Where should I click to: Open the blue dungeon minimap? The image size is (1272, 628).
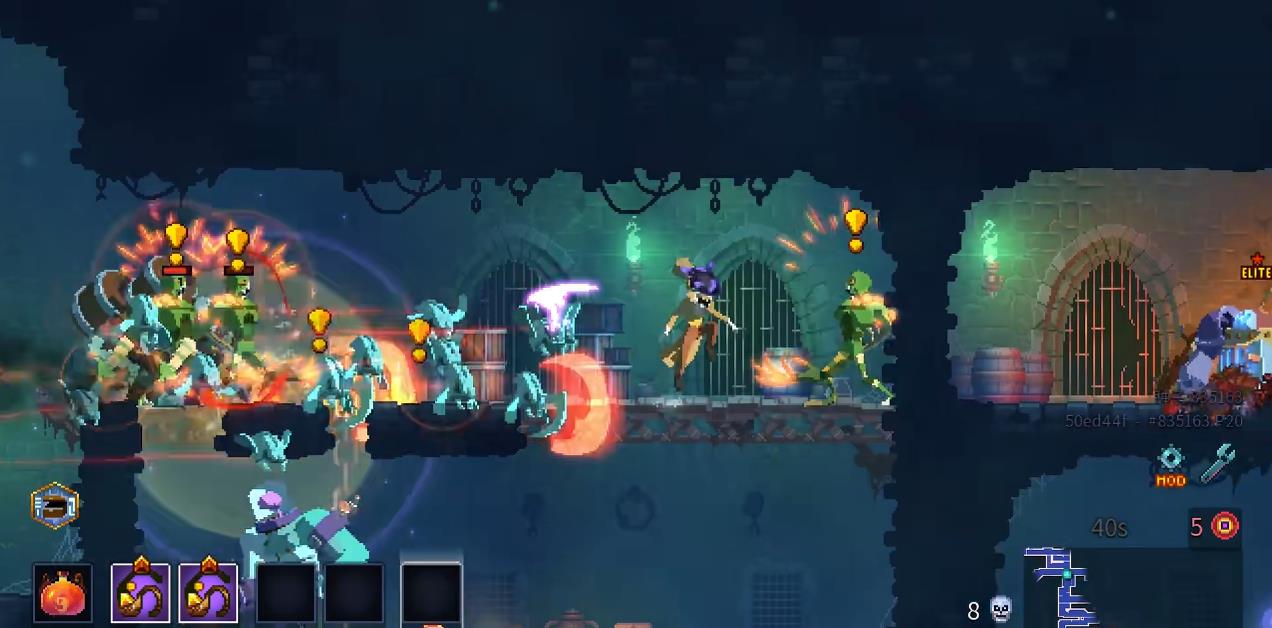[1062, 587]
